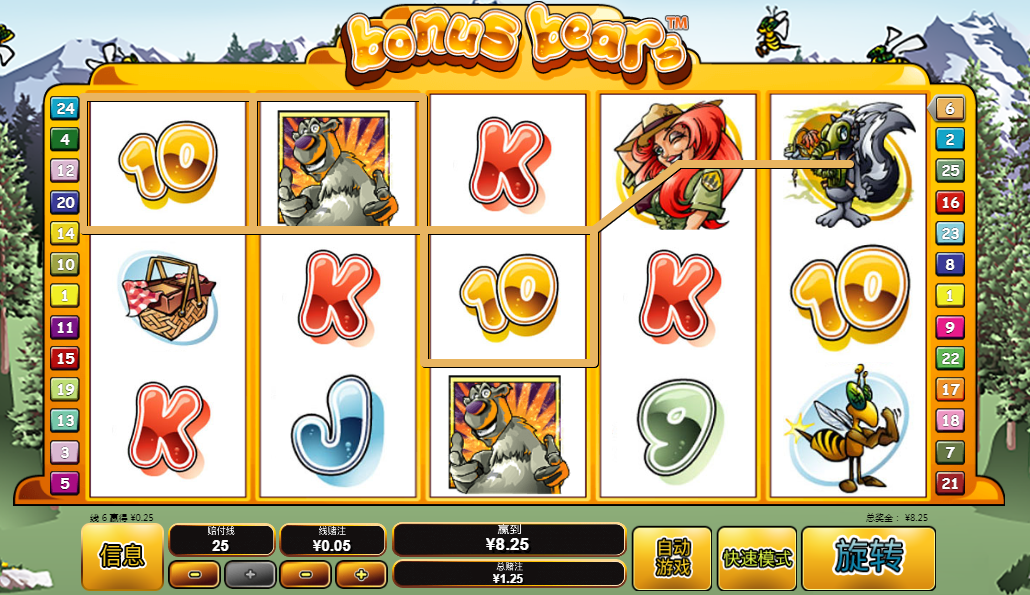Image resolution: width=1030 pixels, height=595 pixels.
Task: Decrease the 赔付线 payline count
Action: (194, 574)
